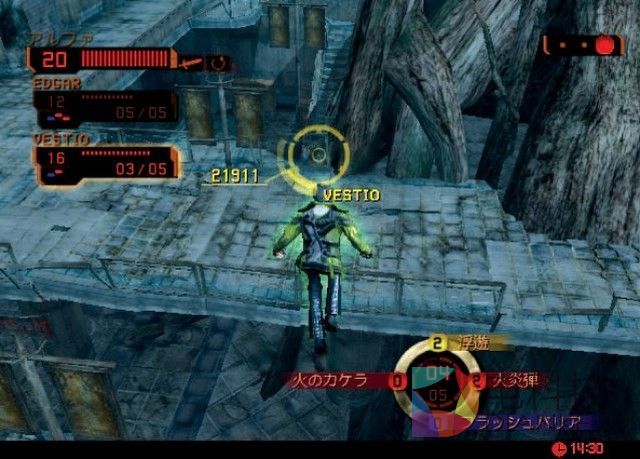640x459 pixels.
Task: Select the VESTIO party status panel
Action: tap(105, 162)
